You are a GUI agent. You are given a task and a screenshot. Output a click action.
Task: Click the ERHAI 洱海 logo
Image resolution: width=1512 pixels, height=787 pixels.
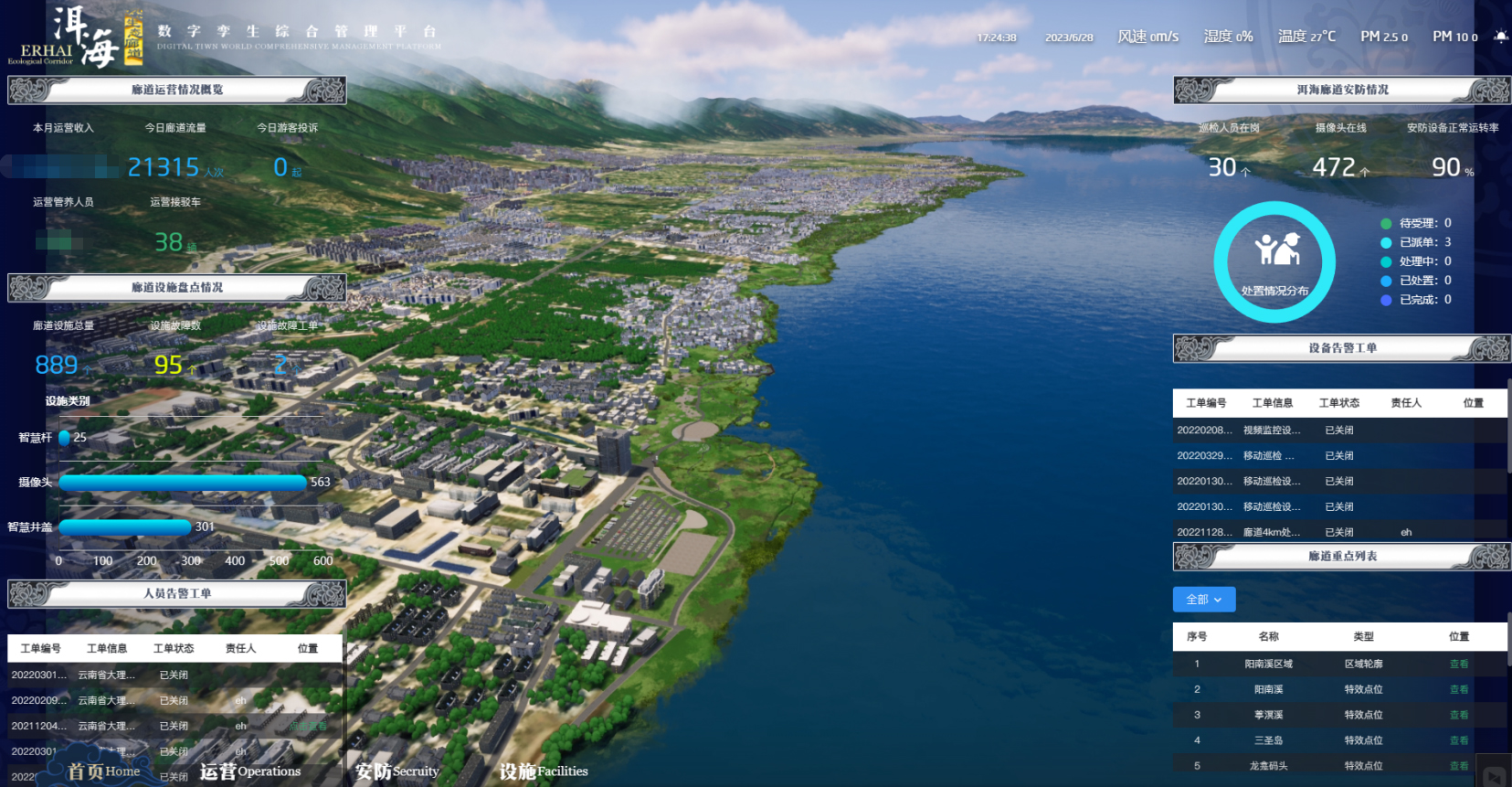click(x=76, y=38)
